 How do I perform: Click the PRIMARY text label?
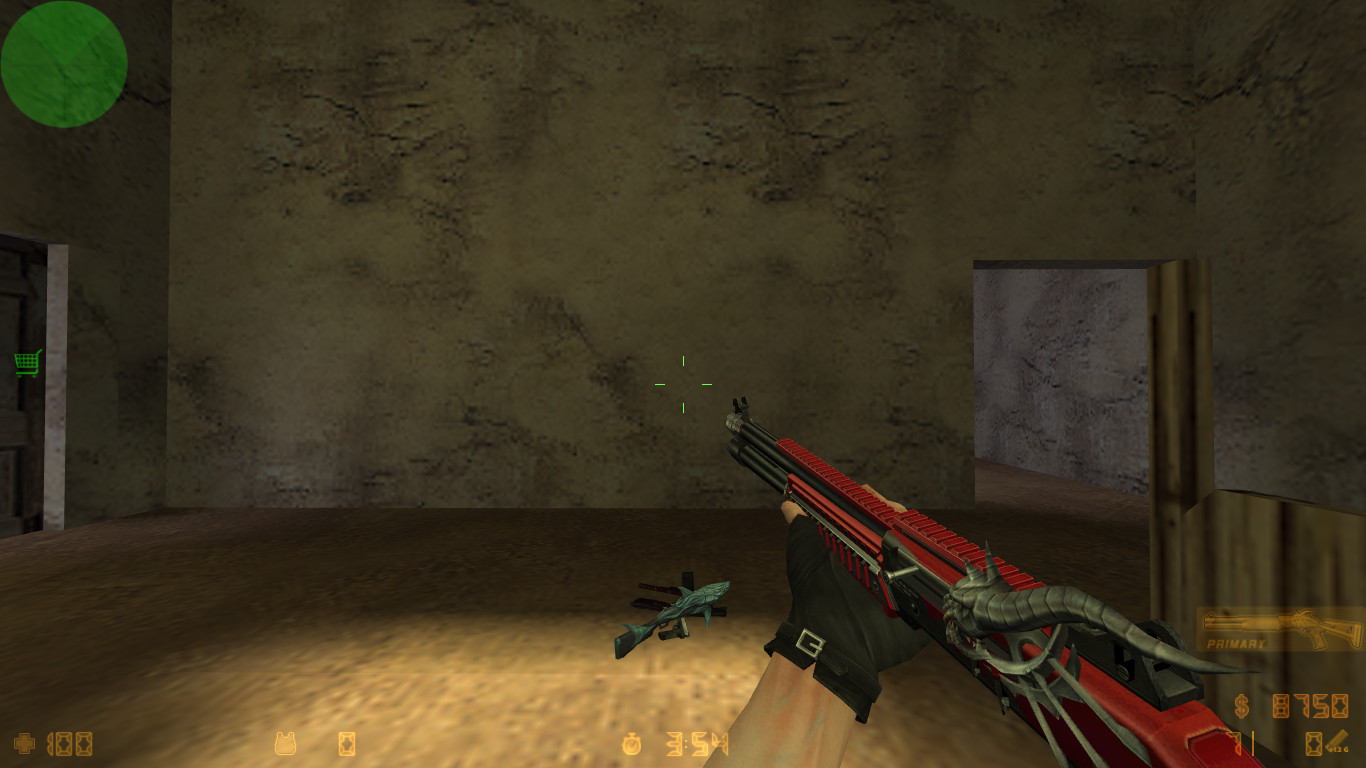(1236, 644)
